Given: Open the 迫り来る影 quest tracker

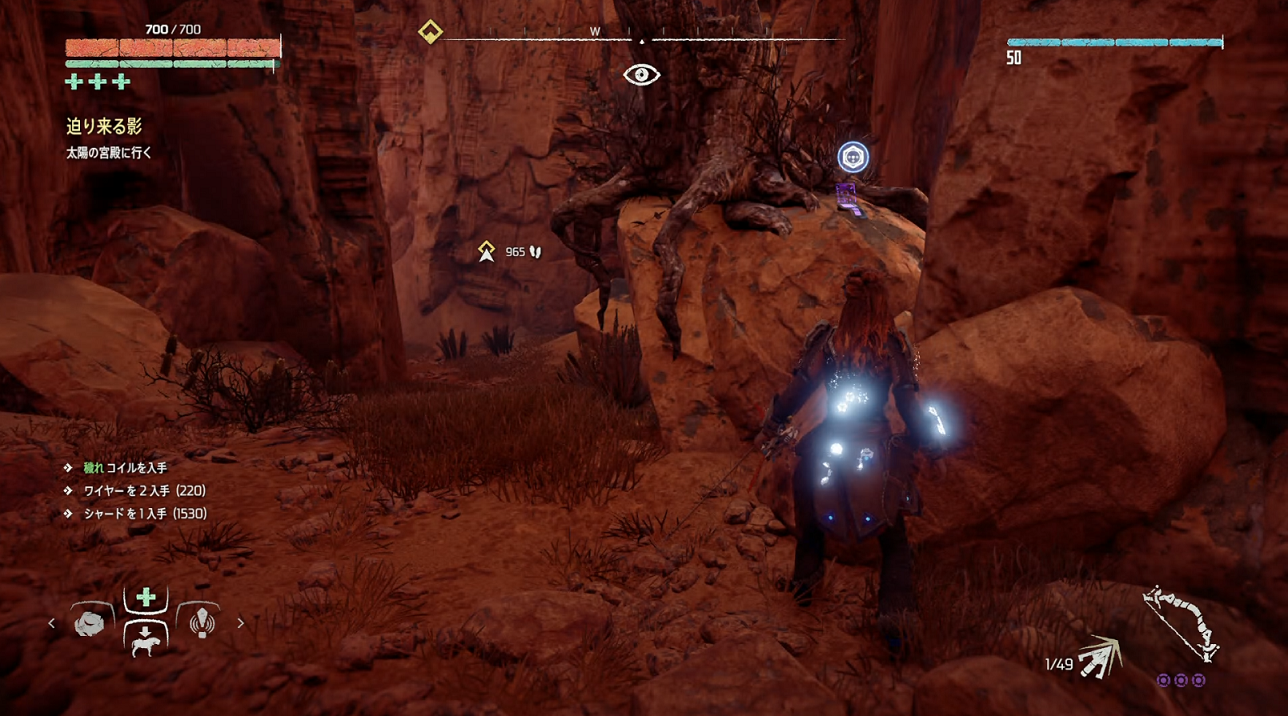Looking at the screenshot, I should point(104,126).
